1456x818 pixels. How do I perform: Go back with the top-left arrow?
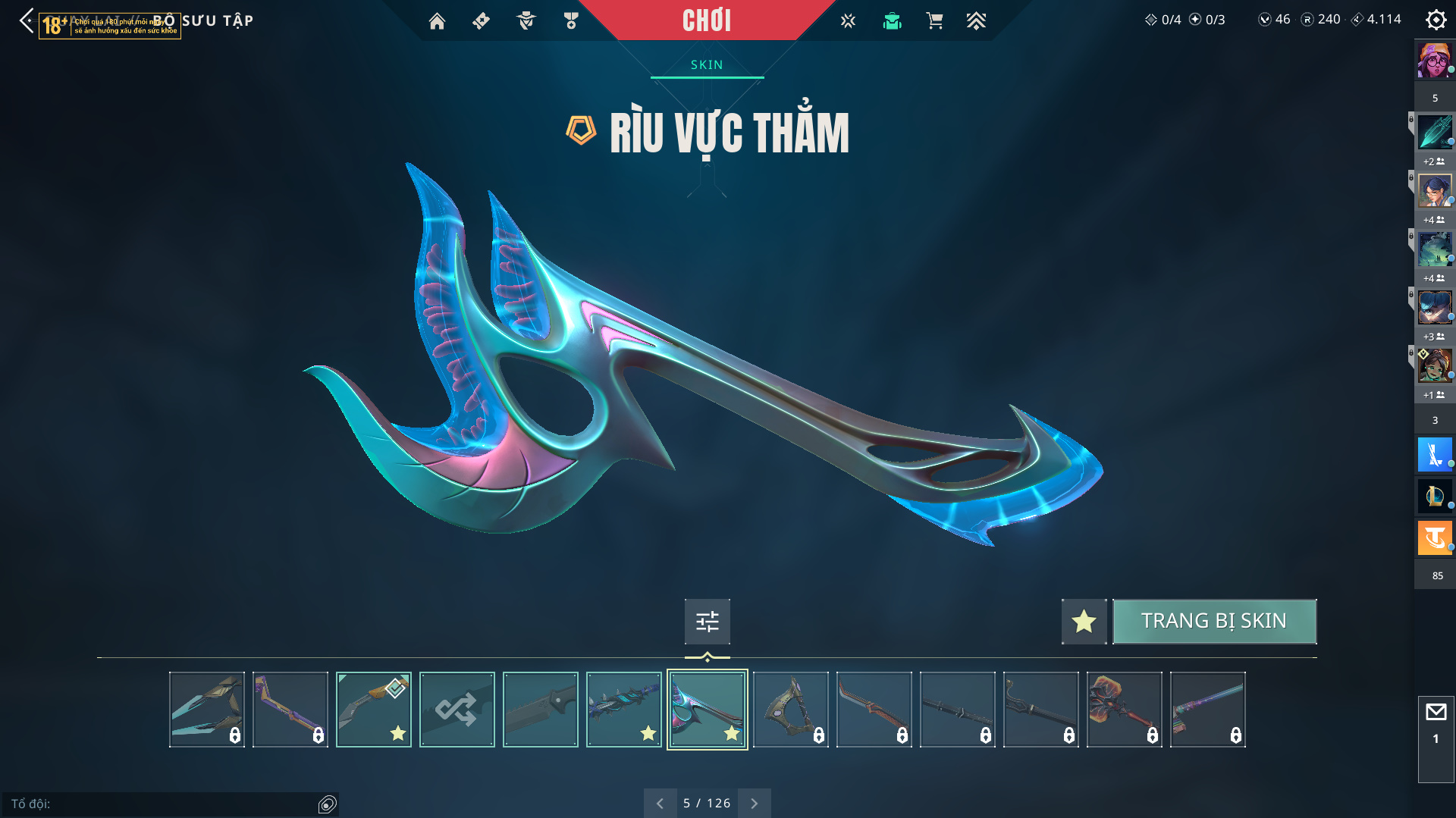[x=27, y=20]
